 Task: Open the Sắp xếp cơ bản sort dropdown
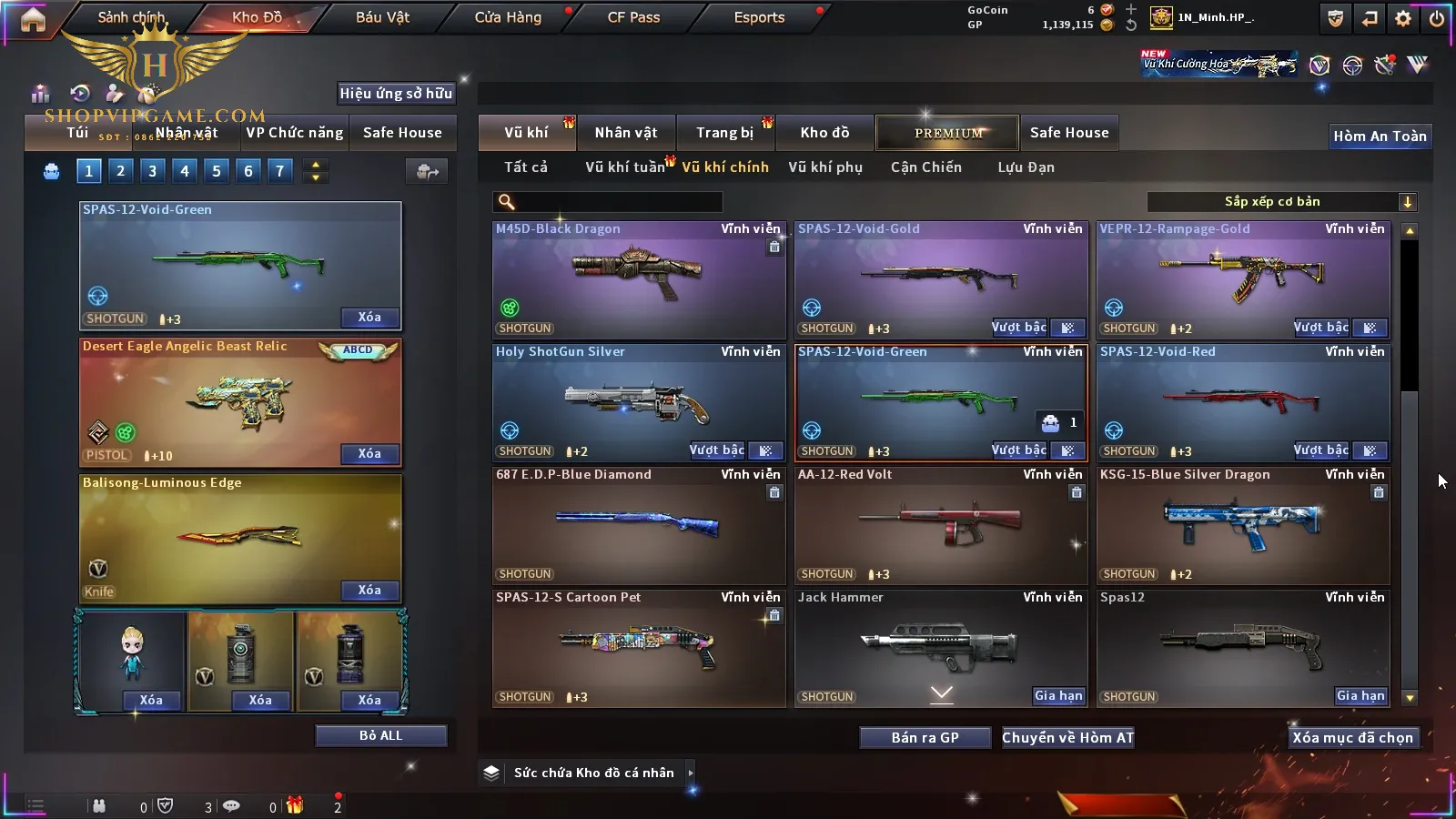point(1281,202)
